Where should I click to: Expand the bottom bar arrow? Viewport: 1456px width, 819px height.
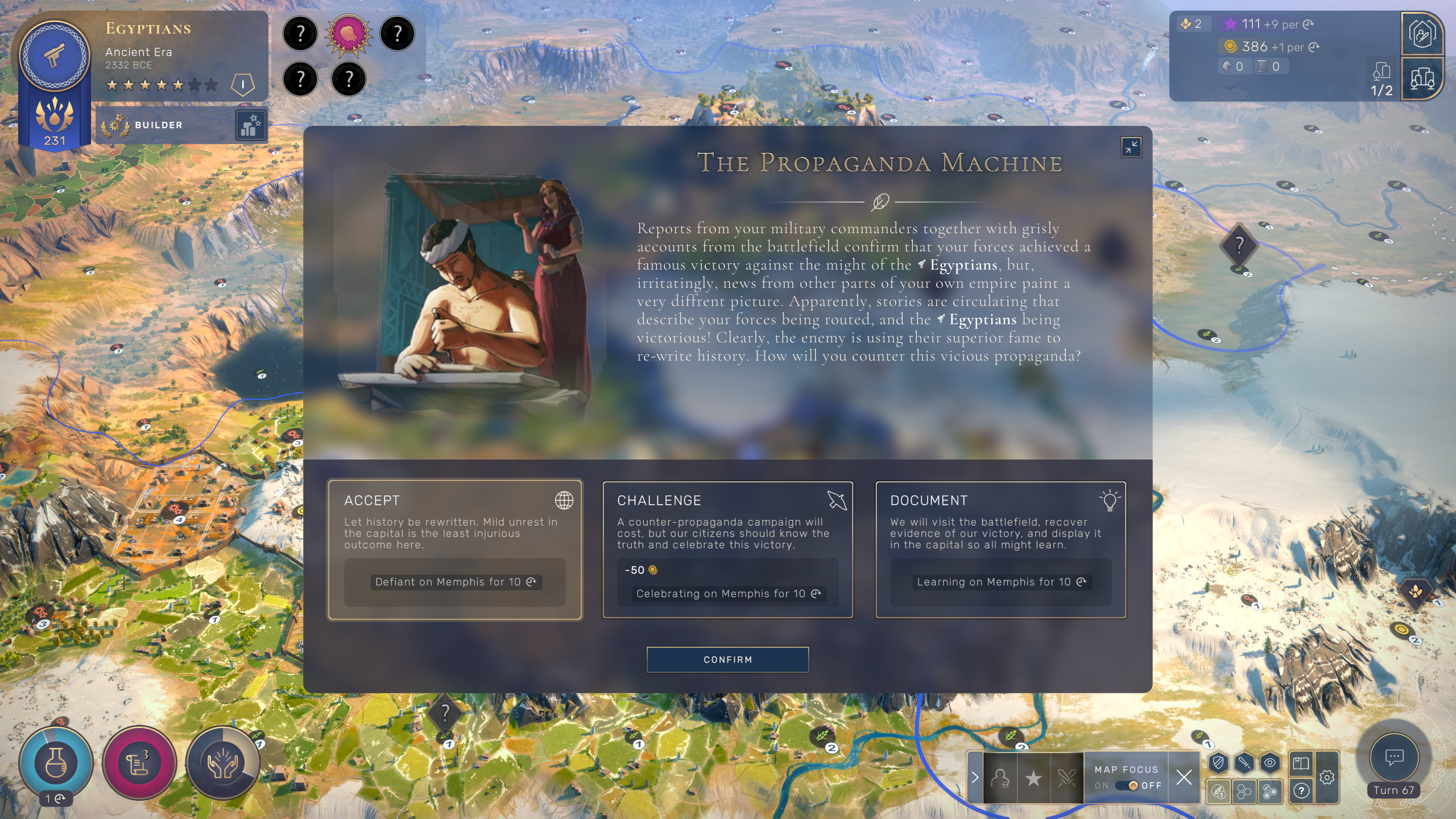(x=975, y=777)
